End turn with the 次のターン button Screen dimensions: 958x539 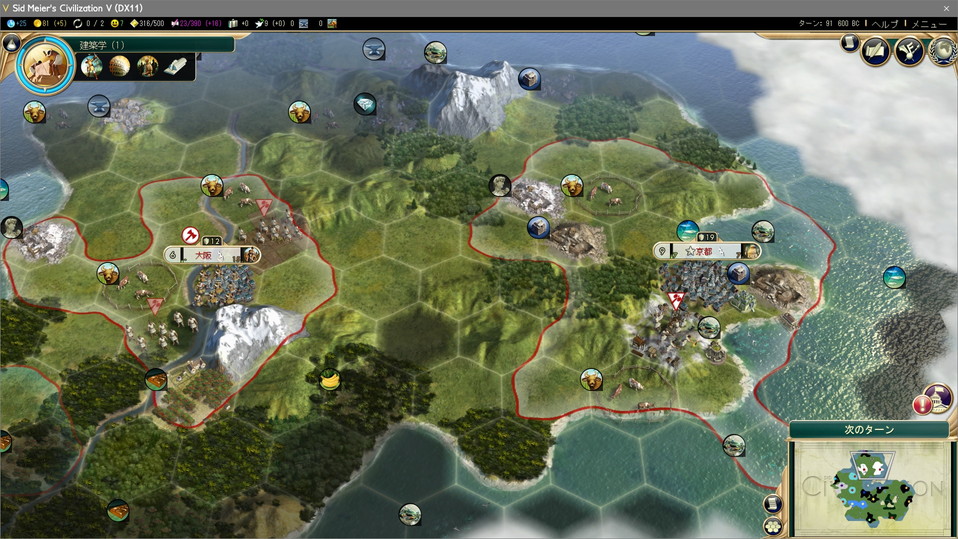click(x=868, y=429)
